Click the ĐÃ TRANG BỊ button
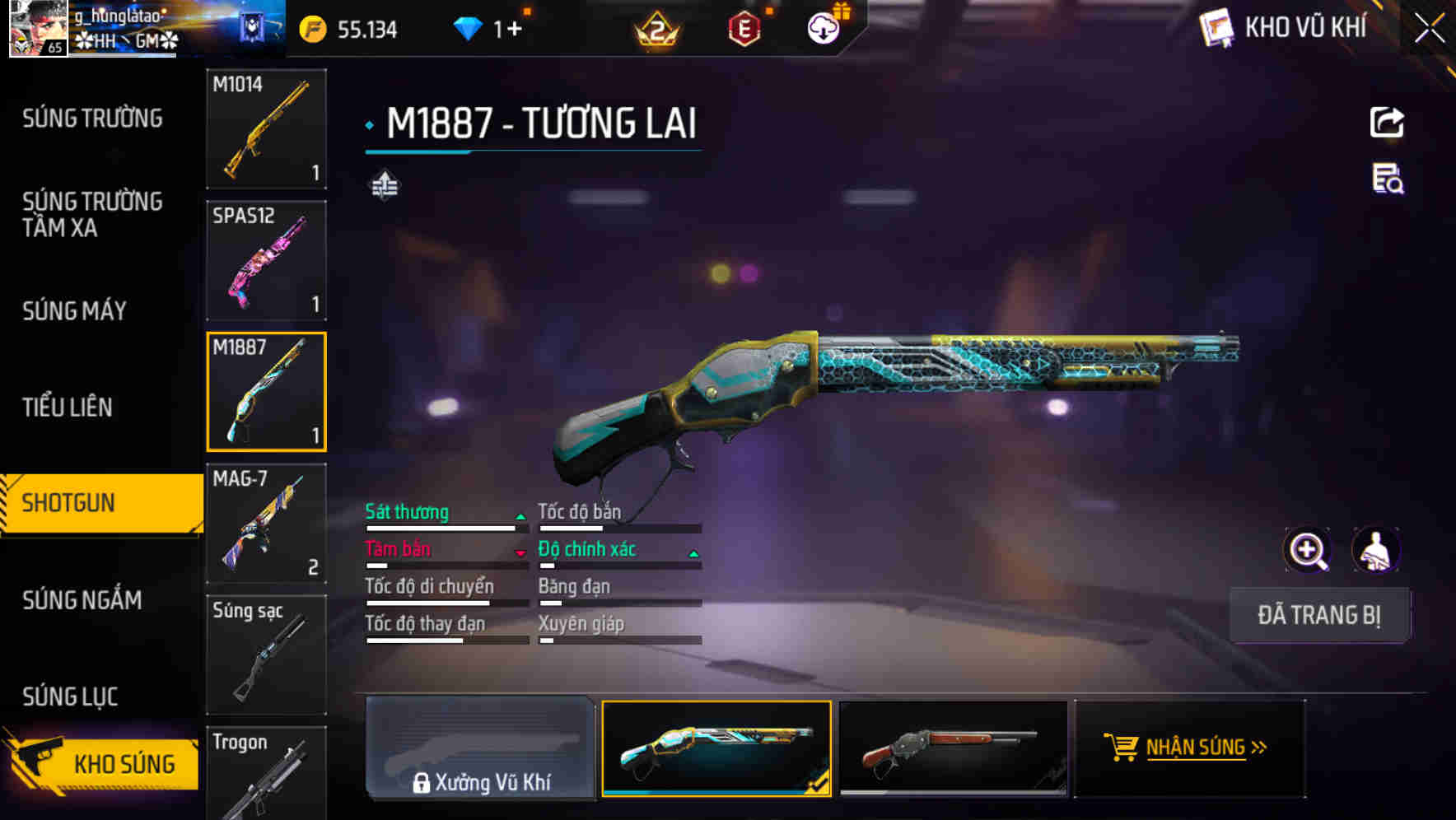Viewport: 1456px width, 820px height. (x=1319, y=615)
